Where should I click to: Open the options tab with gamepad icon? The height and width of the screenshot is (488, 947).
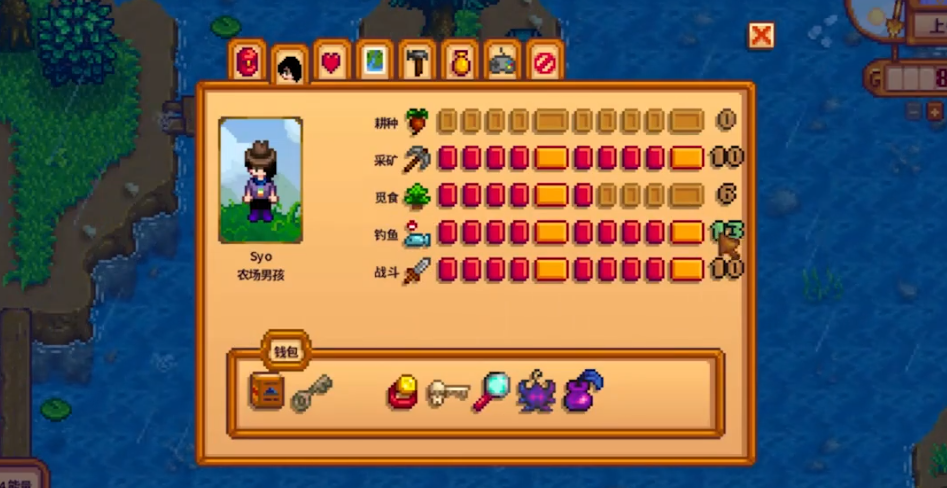point(502,63)
